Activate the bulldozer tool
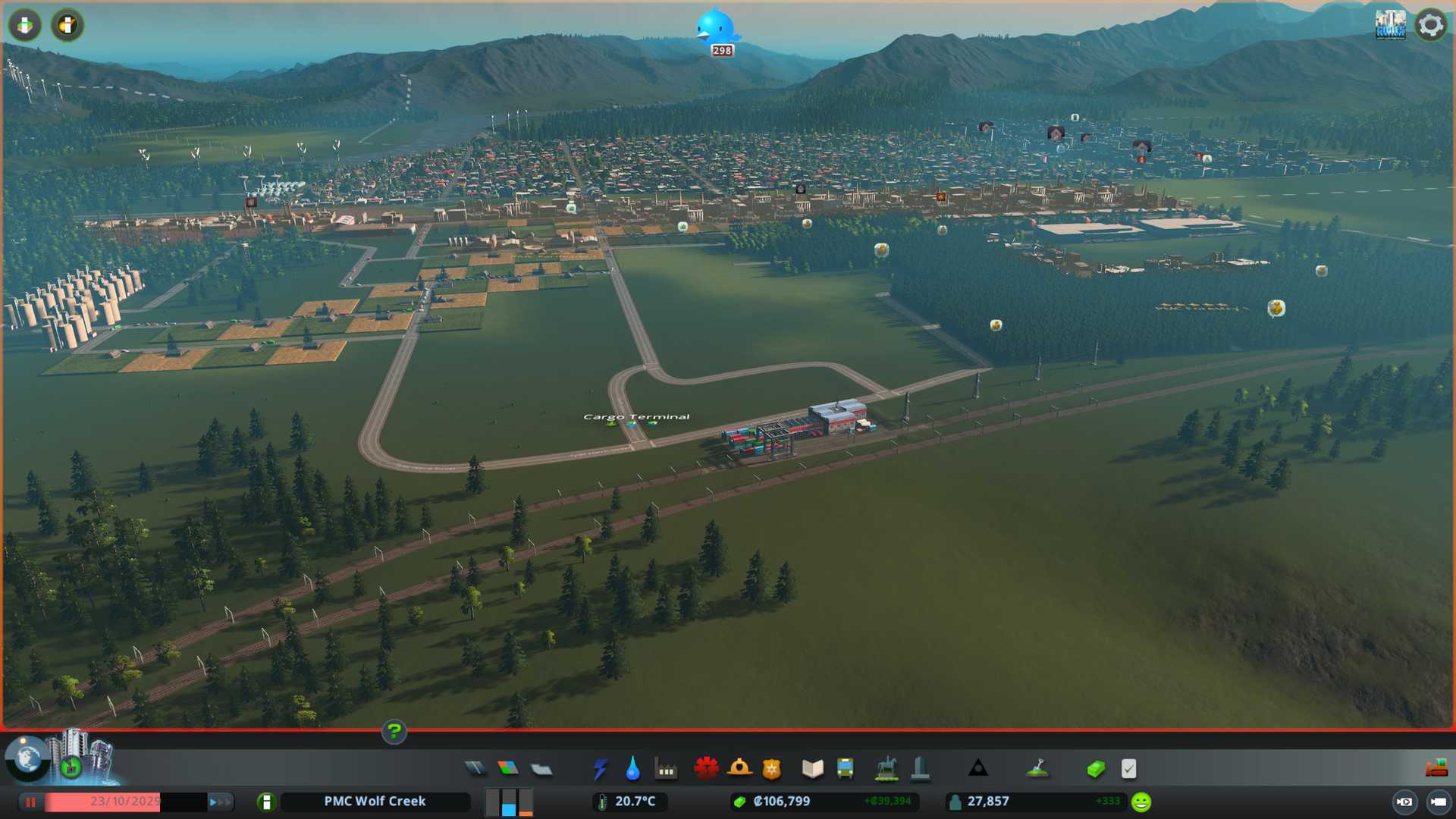The image size is (1456, 819). tap(1436, 769)
